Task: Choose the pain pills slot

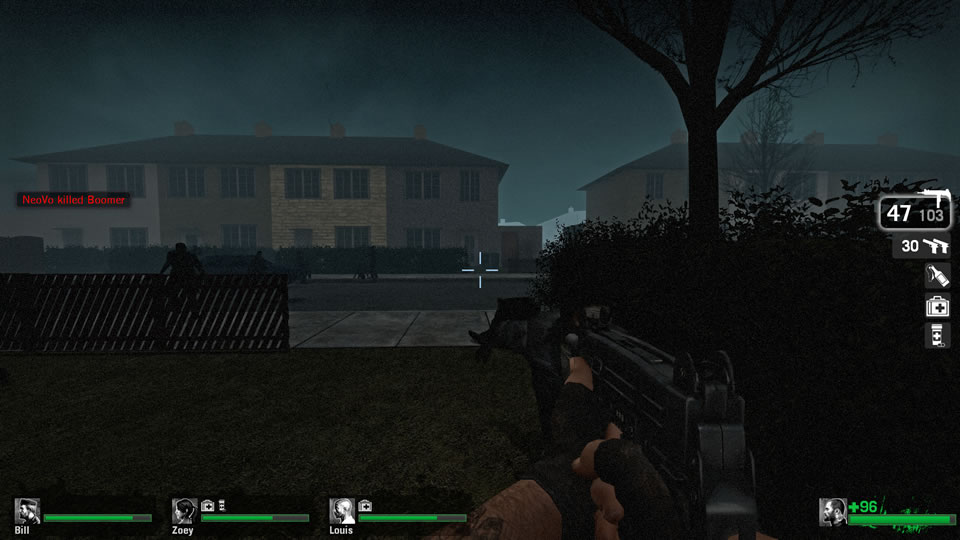Action: pyautogui.click(x=937, y=336)
